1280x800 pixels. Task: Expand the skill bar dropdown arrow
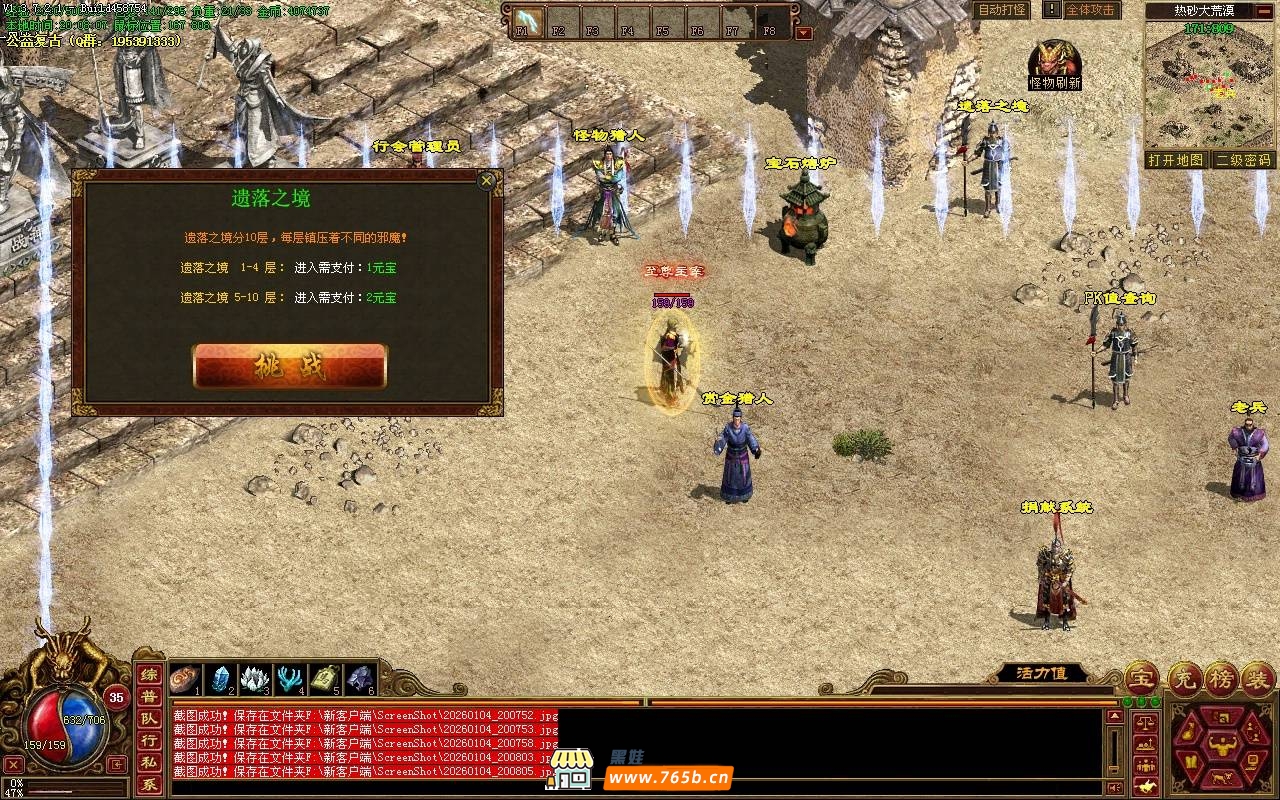click(803, 32)
